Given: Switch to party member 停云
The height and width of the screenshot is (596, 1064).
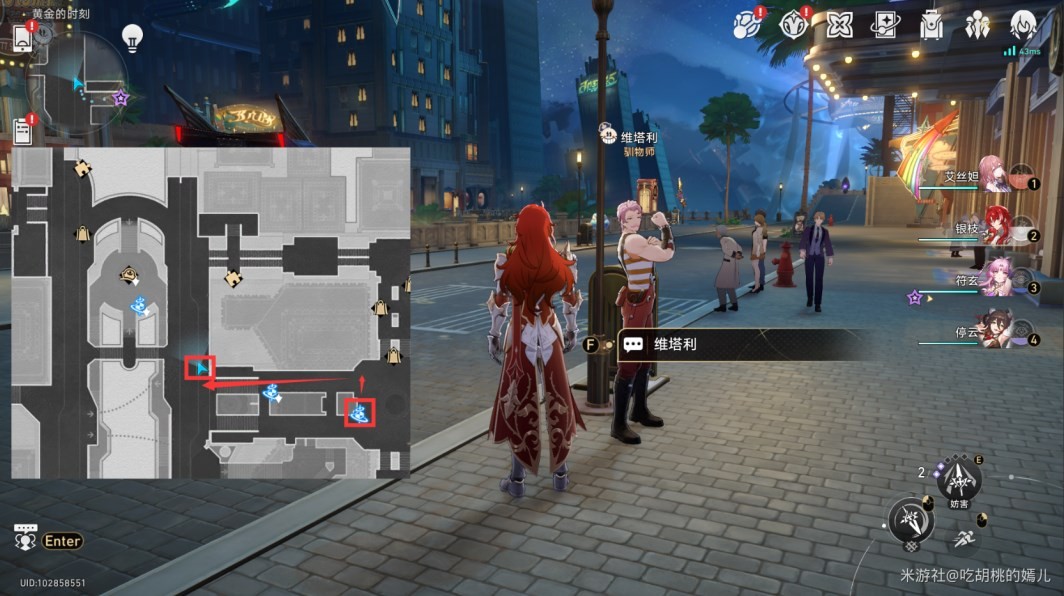Looking at the screenshot, I should [996, 328].
